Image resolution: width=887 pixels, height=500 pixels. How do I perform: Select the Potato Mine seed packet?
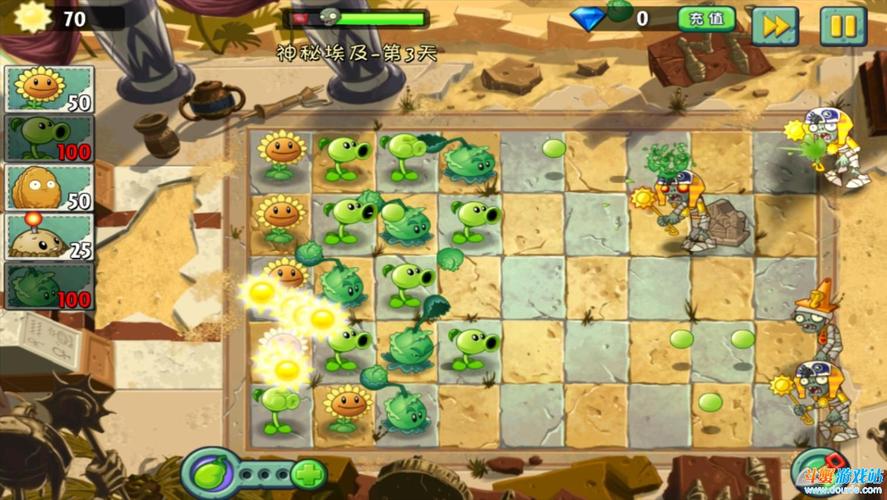(49, 236)
